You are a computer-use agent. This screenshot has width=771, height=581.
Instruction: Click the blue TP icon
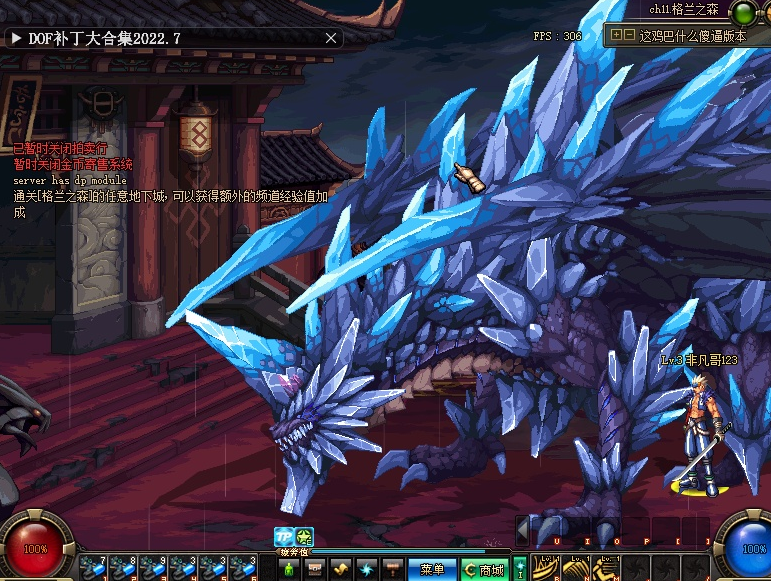click(x=284, y=538)
